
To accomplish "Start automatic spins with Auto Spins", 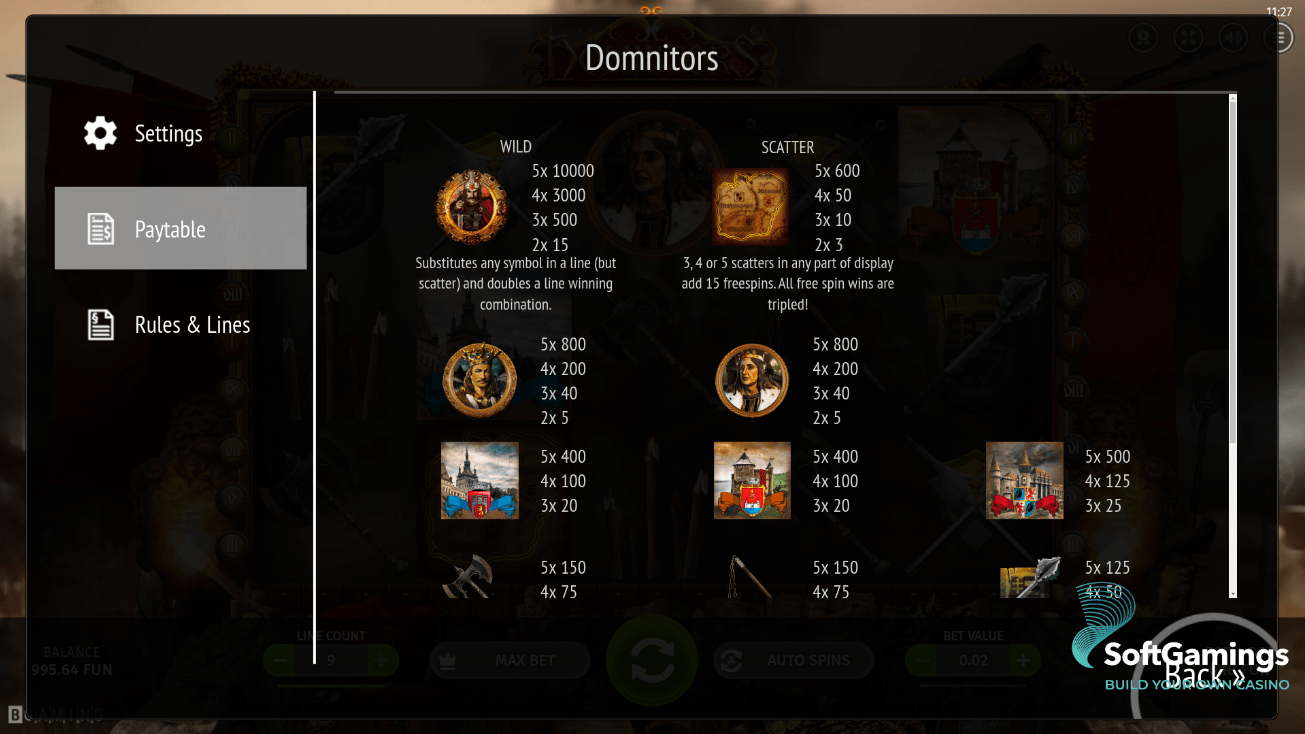I will (x=793, y=660).
